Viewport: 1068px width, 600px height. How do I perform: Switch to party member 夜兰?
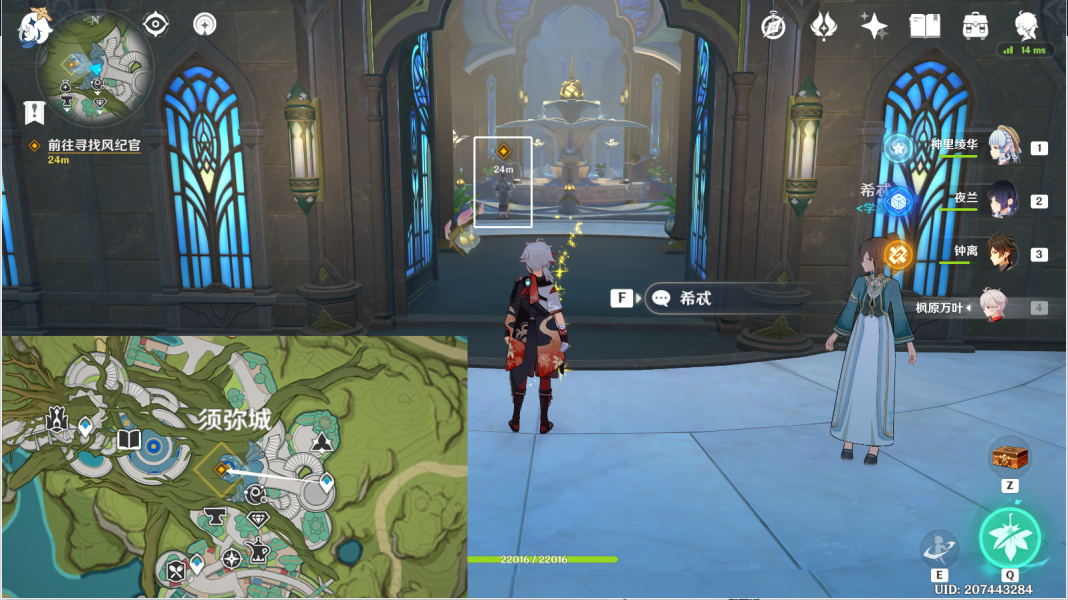click(1003, 200)
